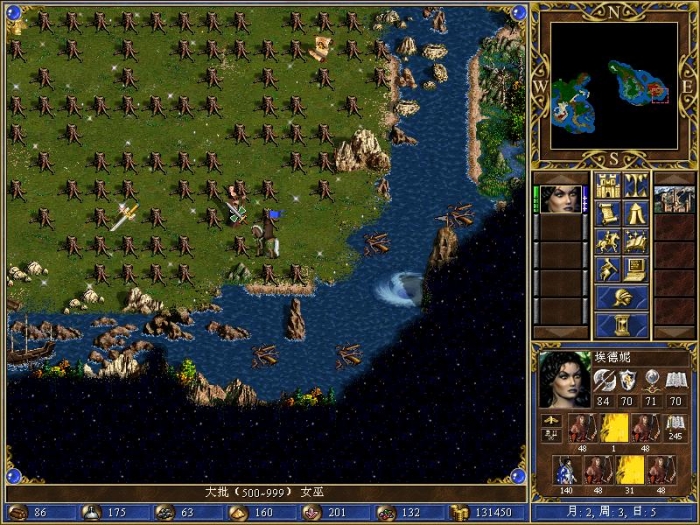The width and height of the screenshot is (700, 525).
Task: Open the quest log scroll button
Action: 607,213
